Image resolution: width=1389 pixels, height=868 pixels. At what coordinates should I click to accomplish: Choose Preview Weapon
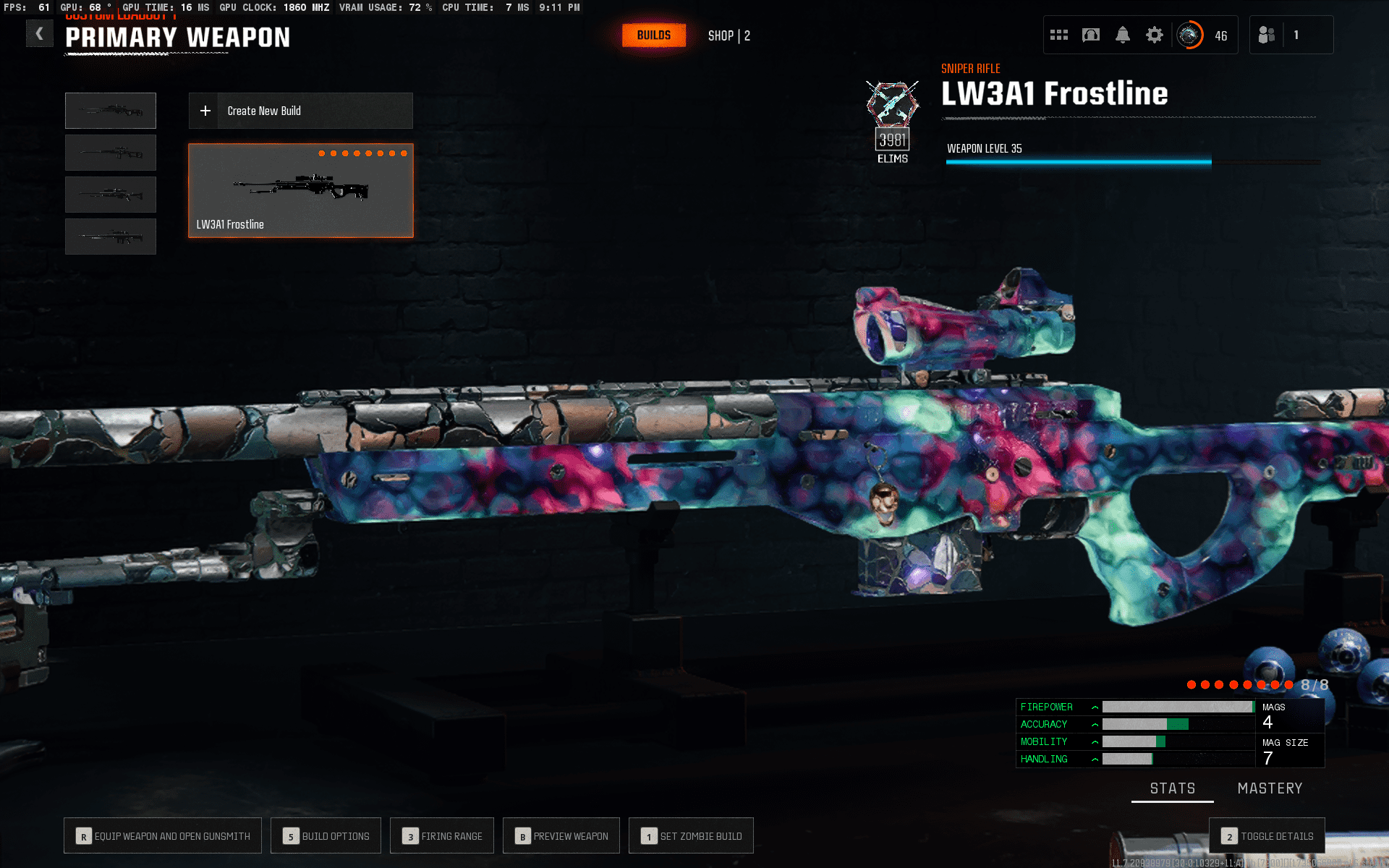point(561,836)
